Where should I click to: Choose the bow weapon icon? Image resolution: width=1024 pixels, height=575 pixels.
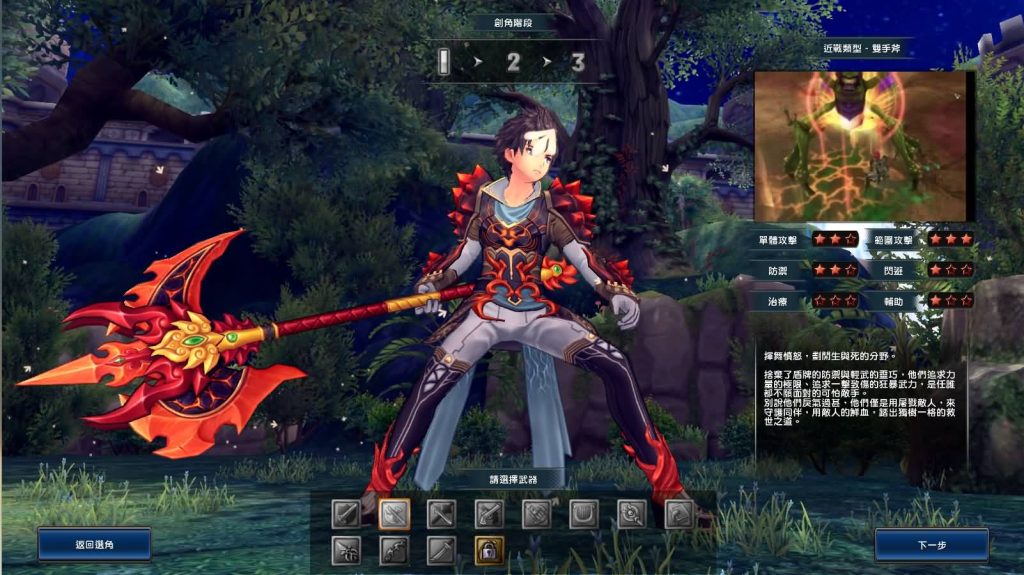click(394, 550)
